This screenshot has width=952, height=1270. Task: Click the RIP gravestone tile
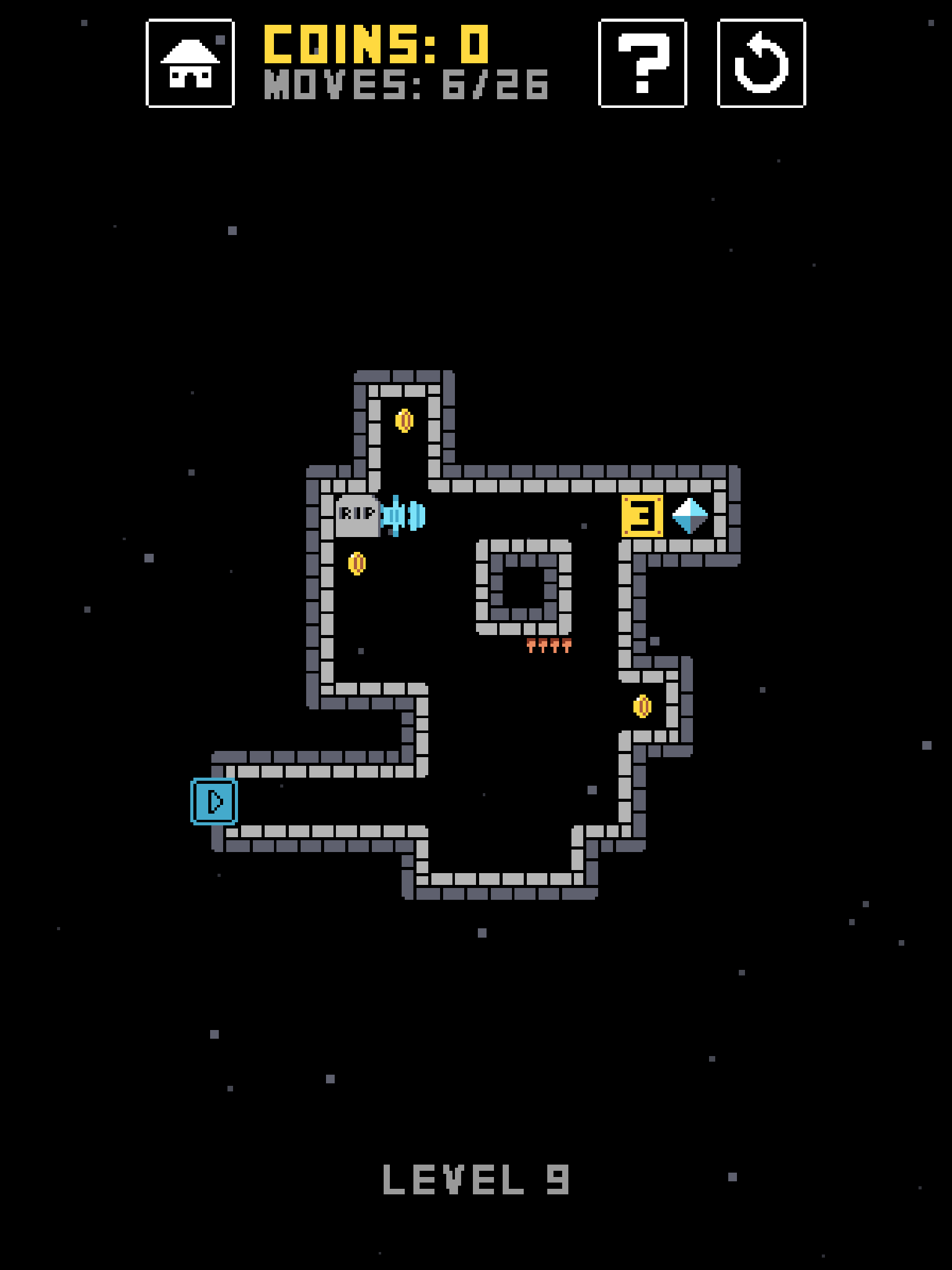[357, 517]
